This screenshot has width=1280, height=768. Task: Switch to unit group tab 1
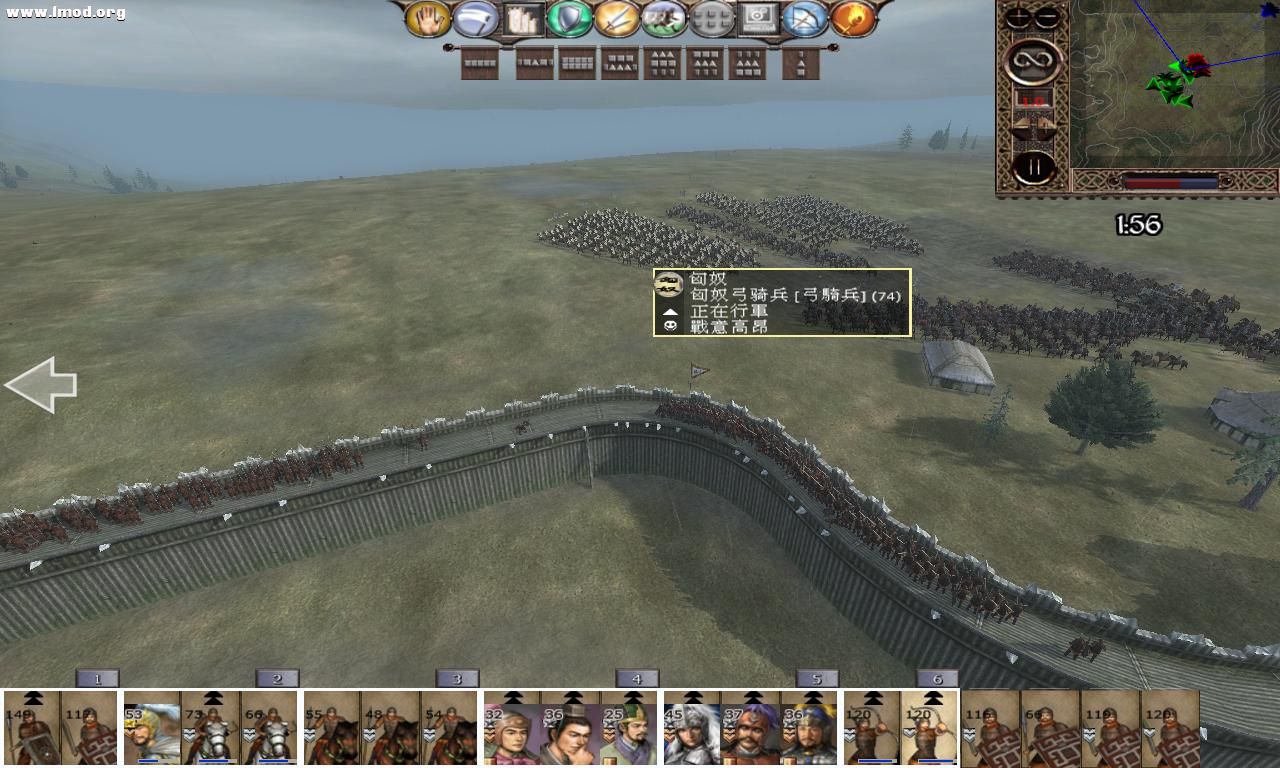coord(96,677)
